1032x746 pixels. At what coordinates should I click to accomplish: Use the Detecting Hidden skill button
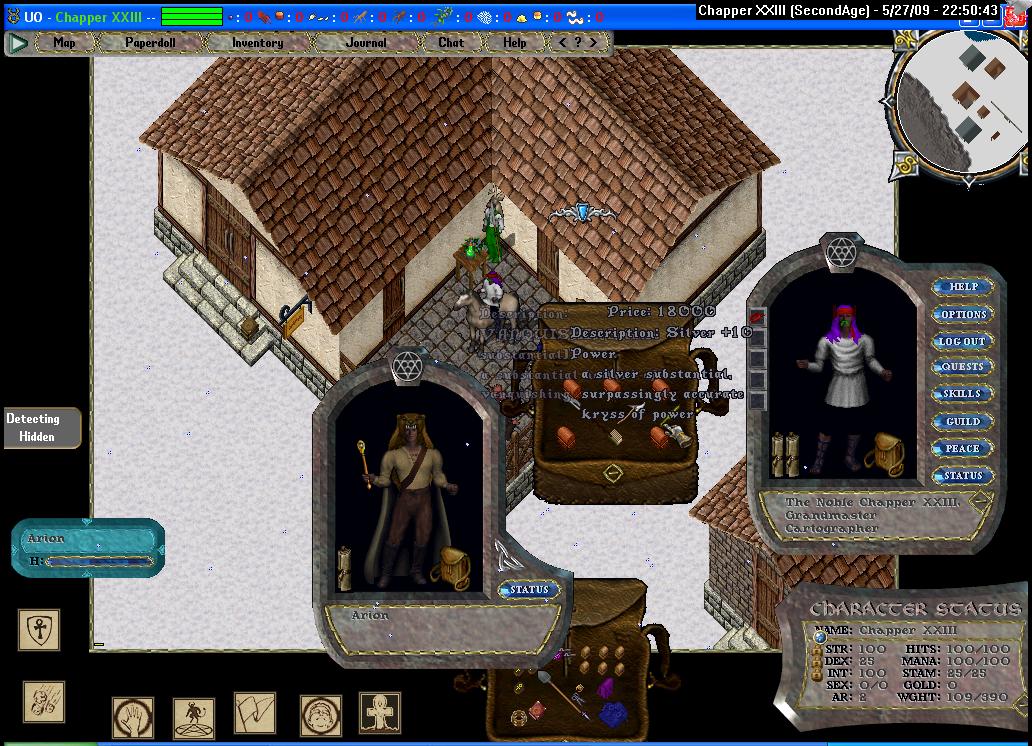point(35,427)
